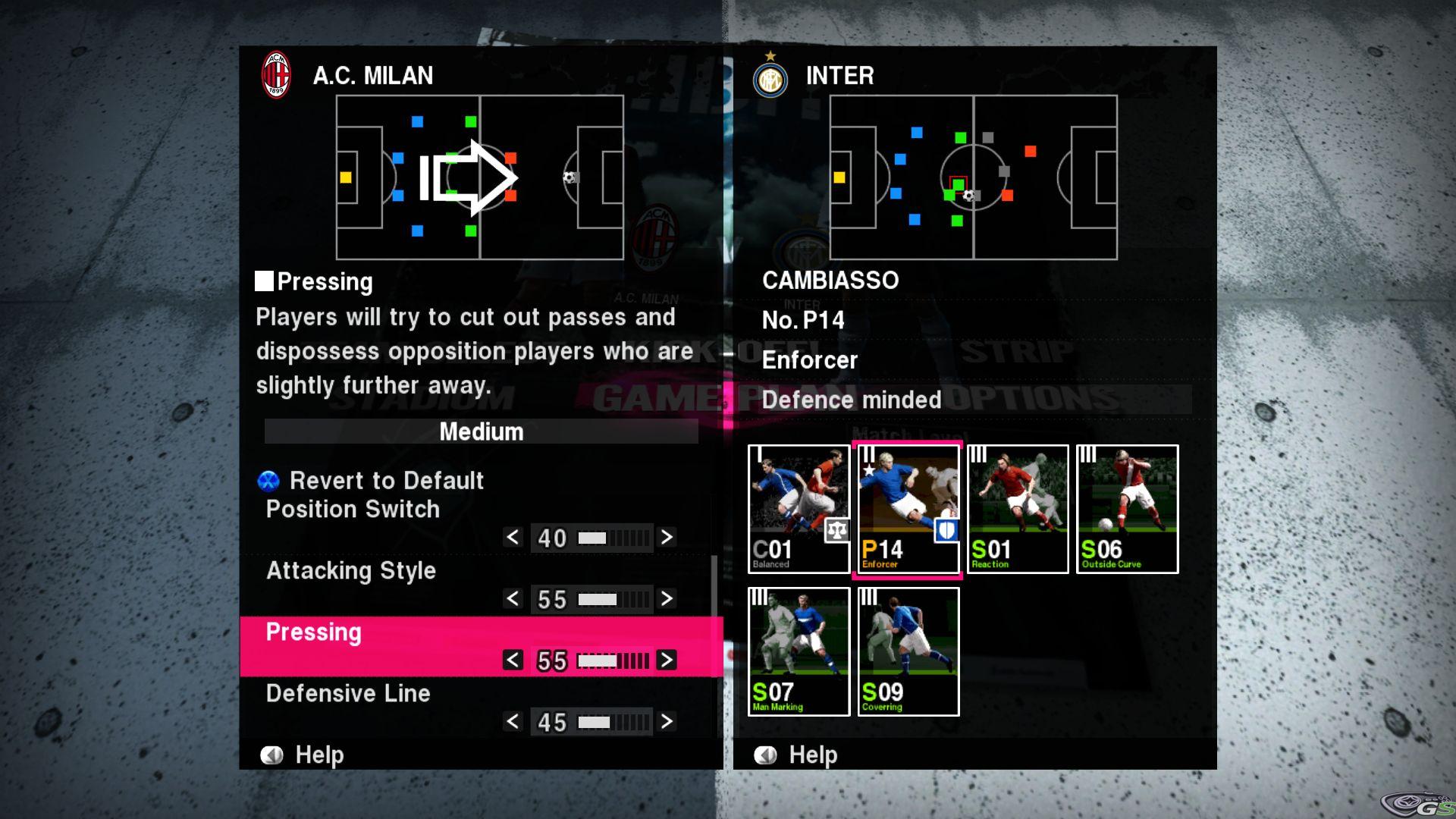
Task: Lower the Position Switch value
Action: (x=513, y=537)
